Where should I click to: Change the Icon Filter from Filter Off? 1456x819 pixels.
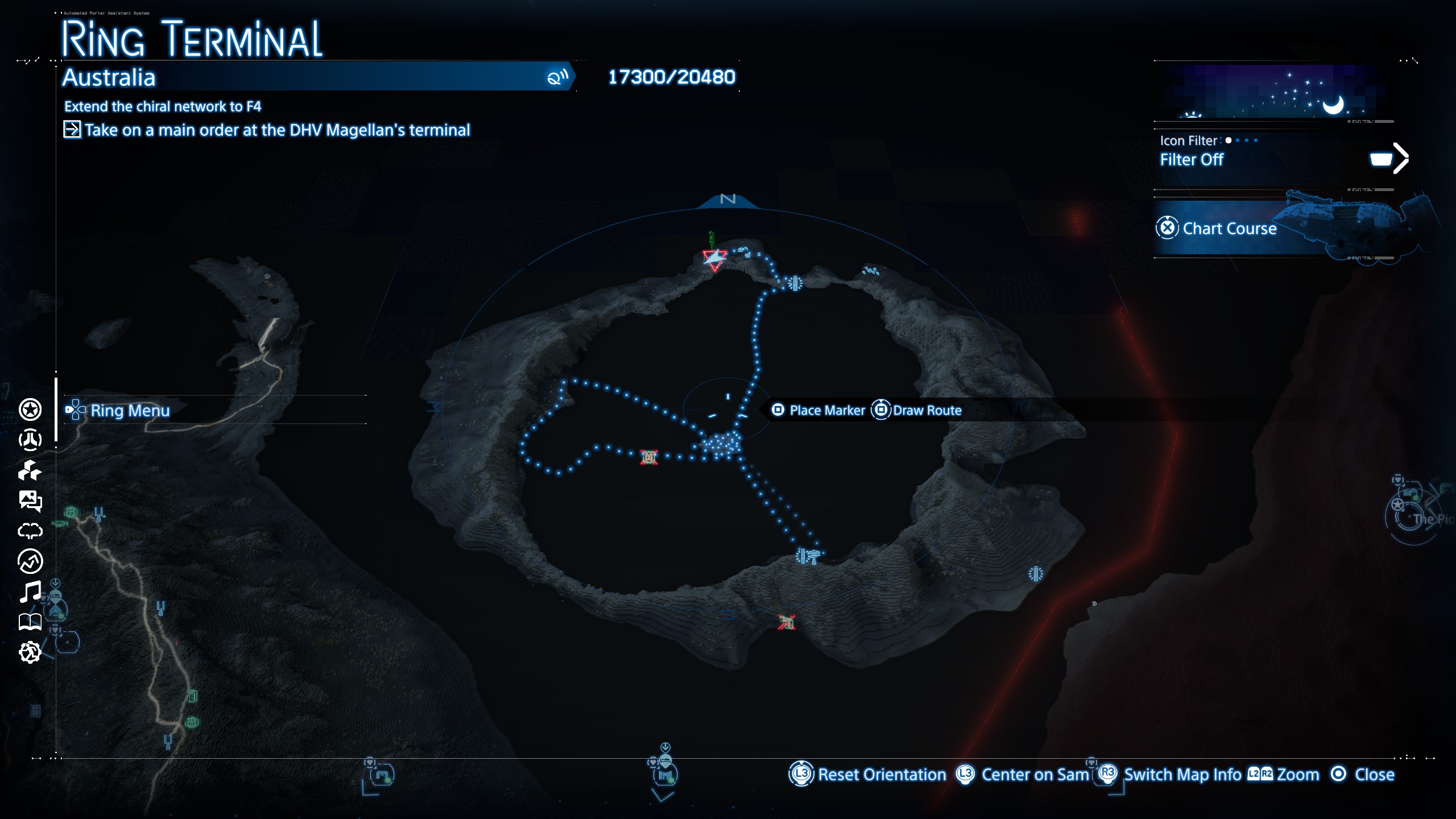1388,159
